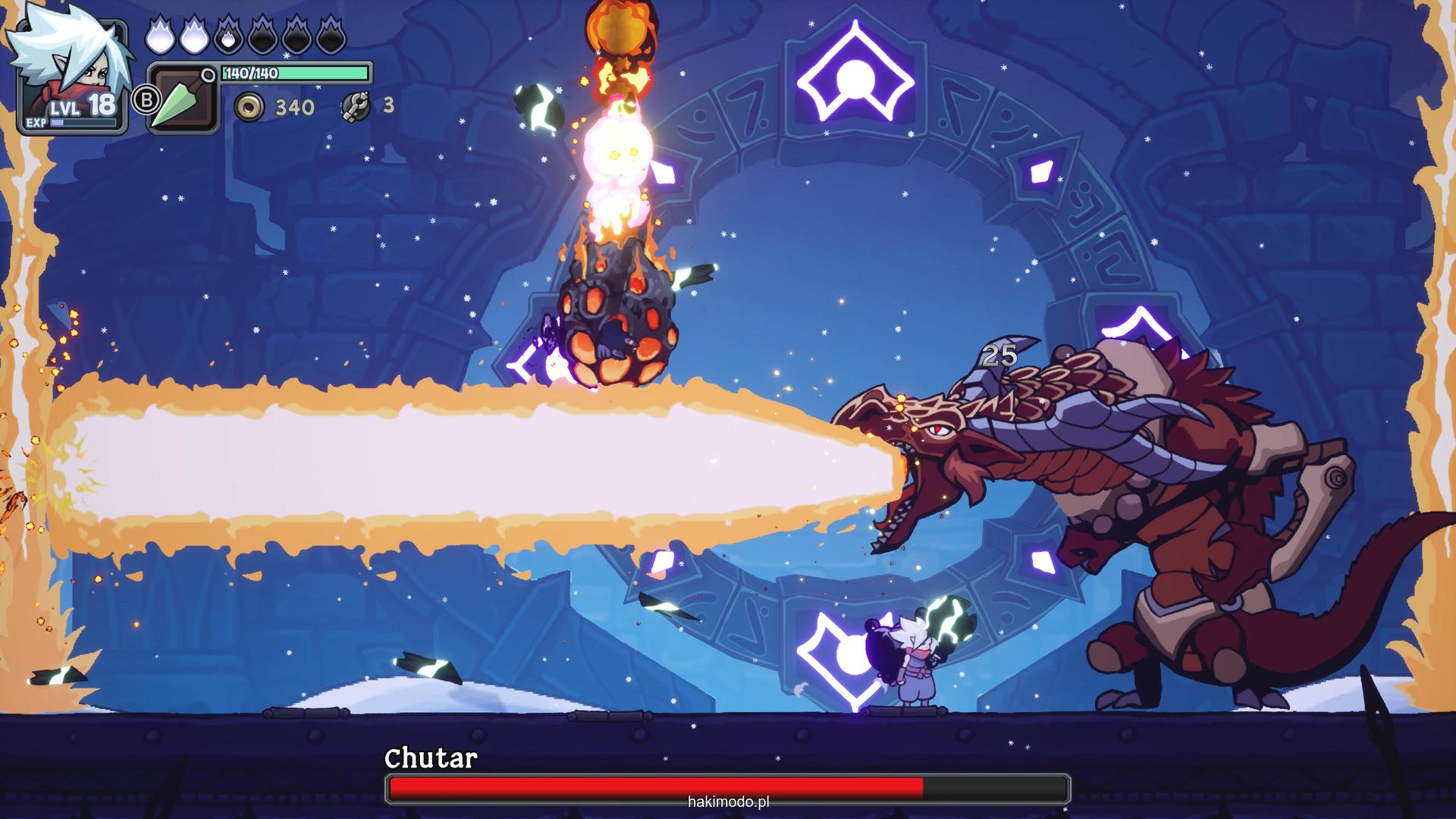The width and height of the screenshot is (1456, 819).
Task: Select the green kunai weapon slot
Action: (182, 99)
